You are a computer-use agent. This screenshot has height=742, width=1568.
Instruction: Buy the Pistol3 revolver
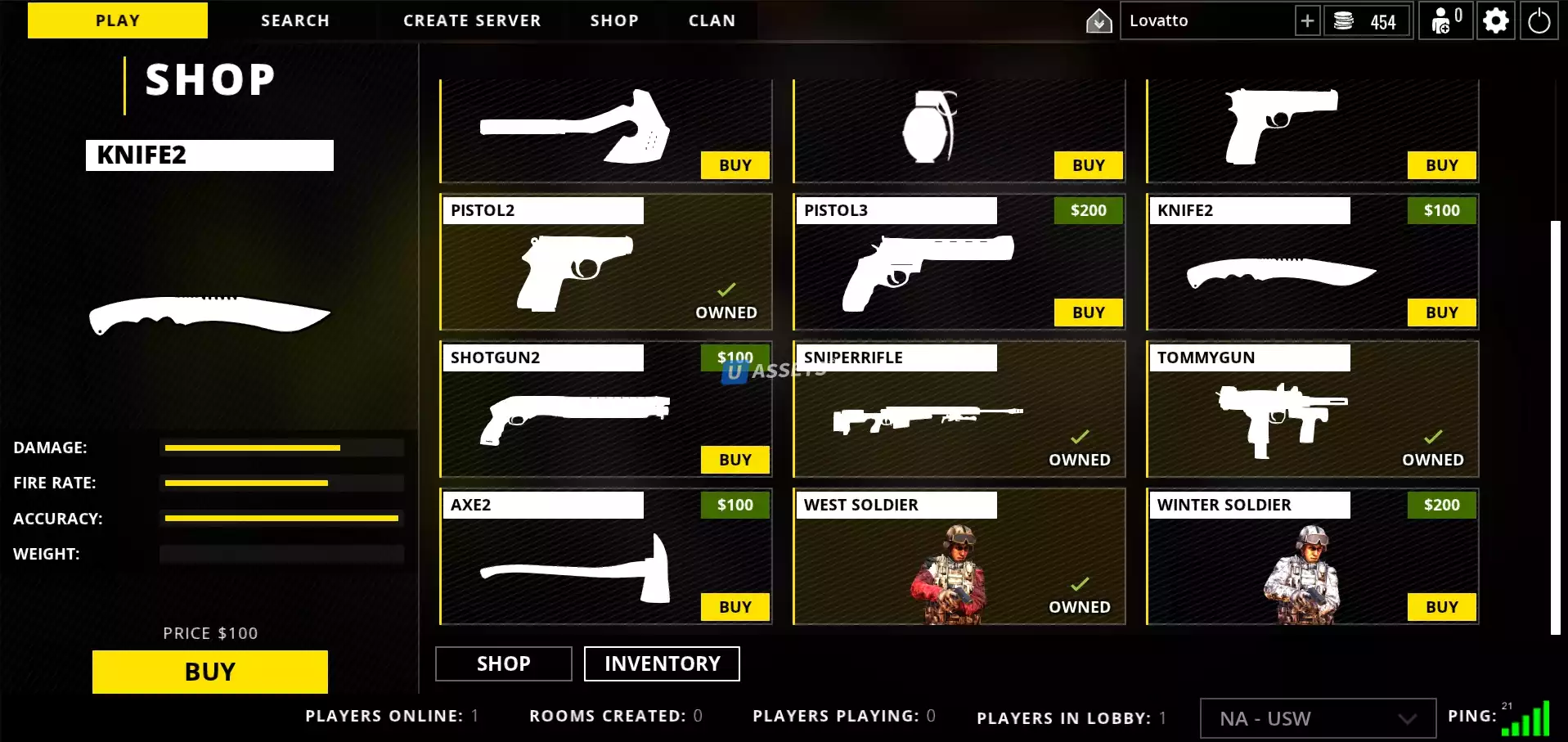click(x=1088, y=313)
